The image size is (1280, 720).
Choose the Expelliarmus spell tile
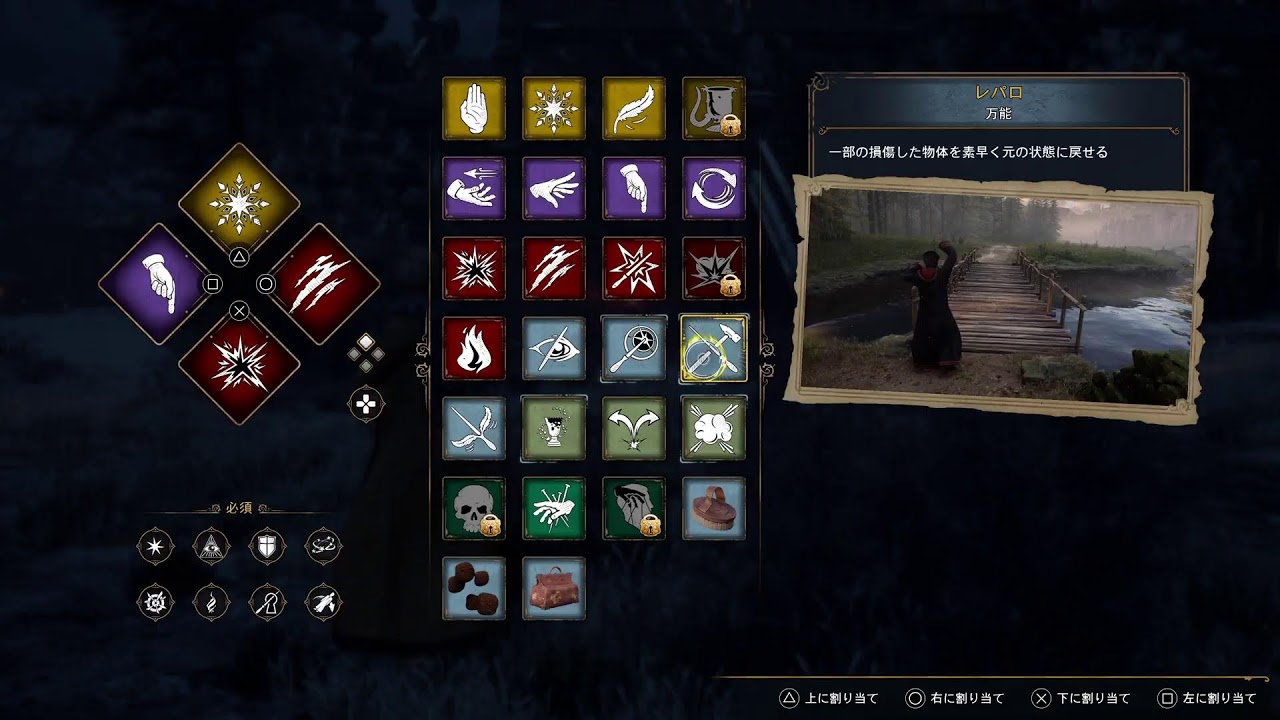(x=634, y=268)
